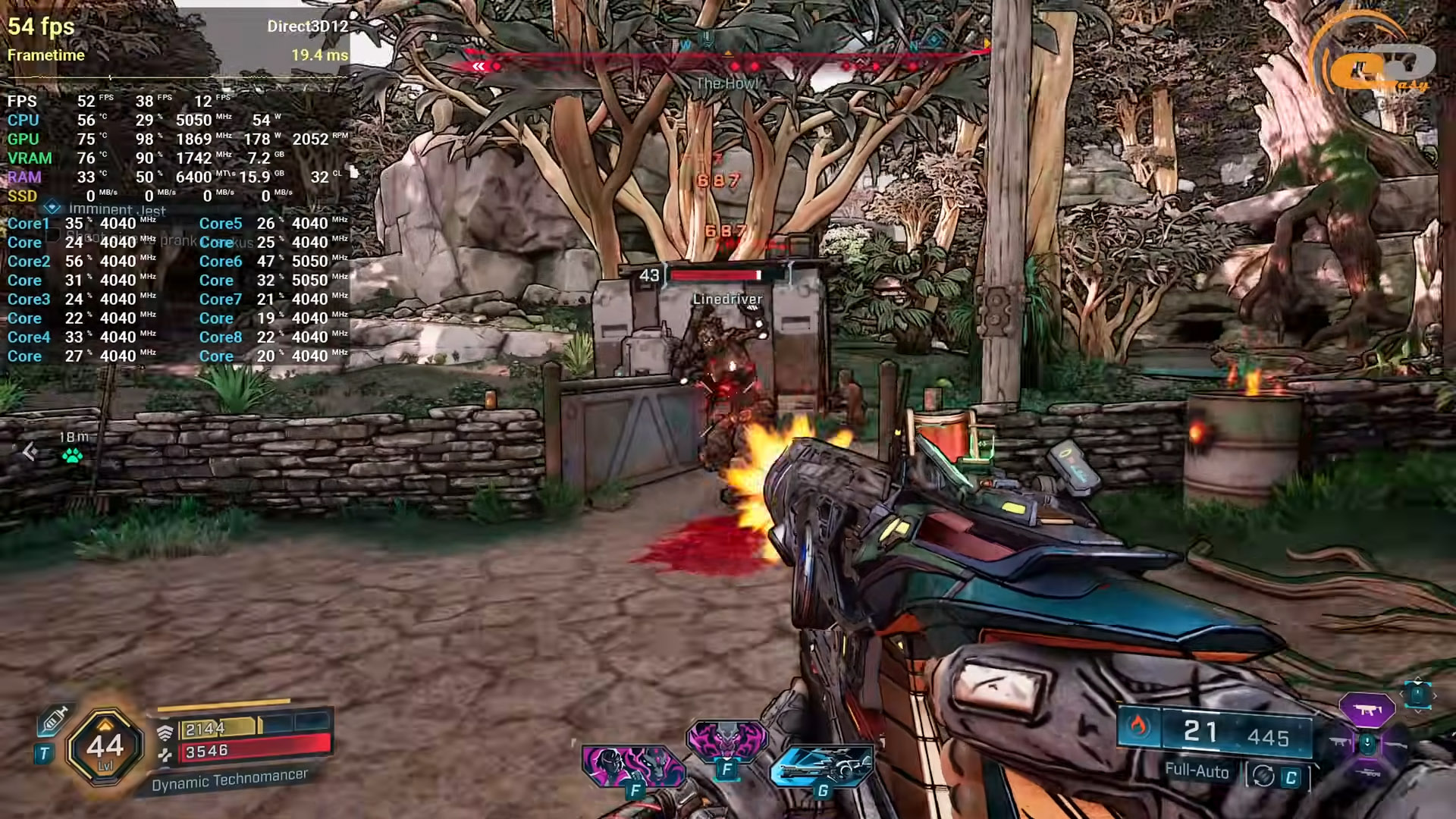1456x819 pixels.
Task: Choose the bottom weapon slot in wheel
Action: click(x=1367, y=772)
